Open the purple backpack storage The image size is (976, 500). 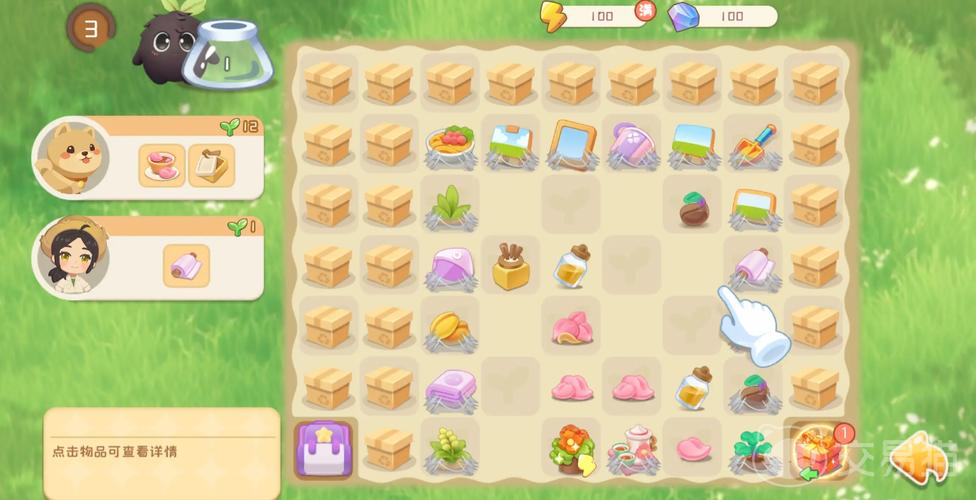point(324,448)
